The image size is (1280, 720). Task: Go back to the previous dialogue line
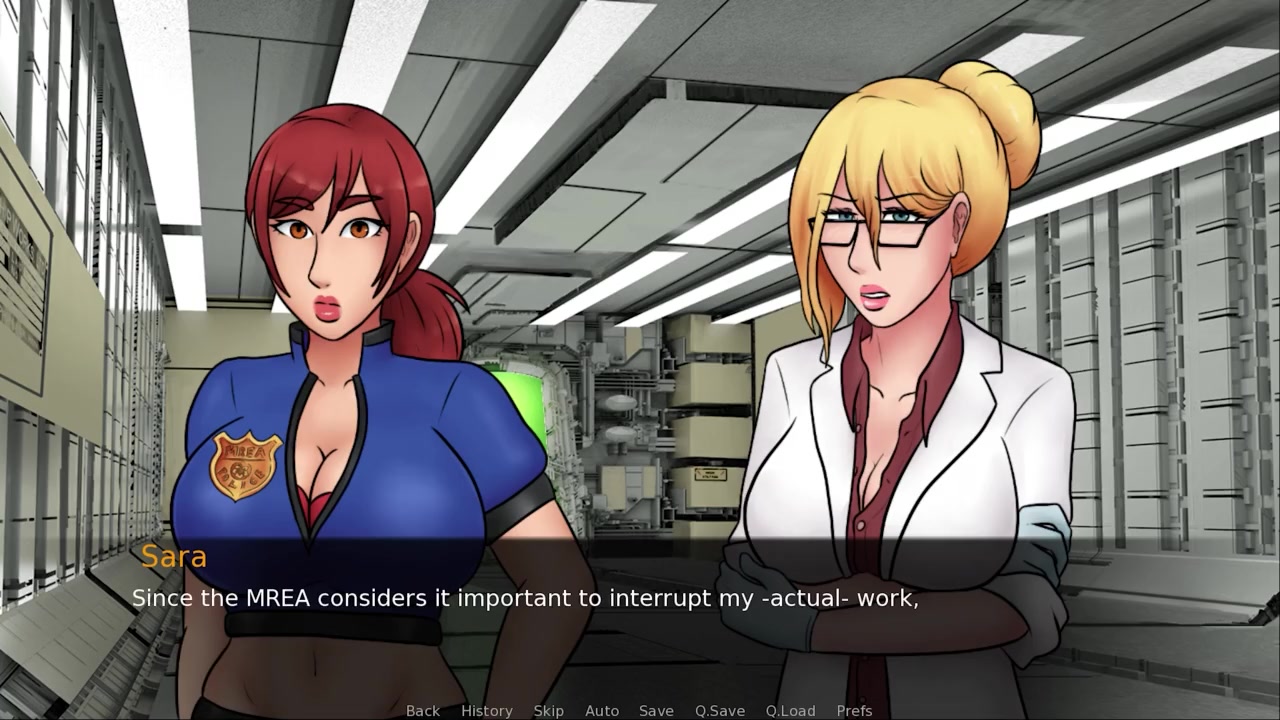point(422,710)
